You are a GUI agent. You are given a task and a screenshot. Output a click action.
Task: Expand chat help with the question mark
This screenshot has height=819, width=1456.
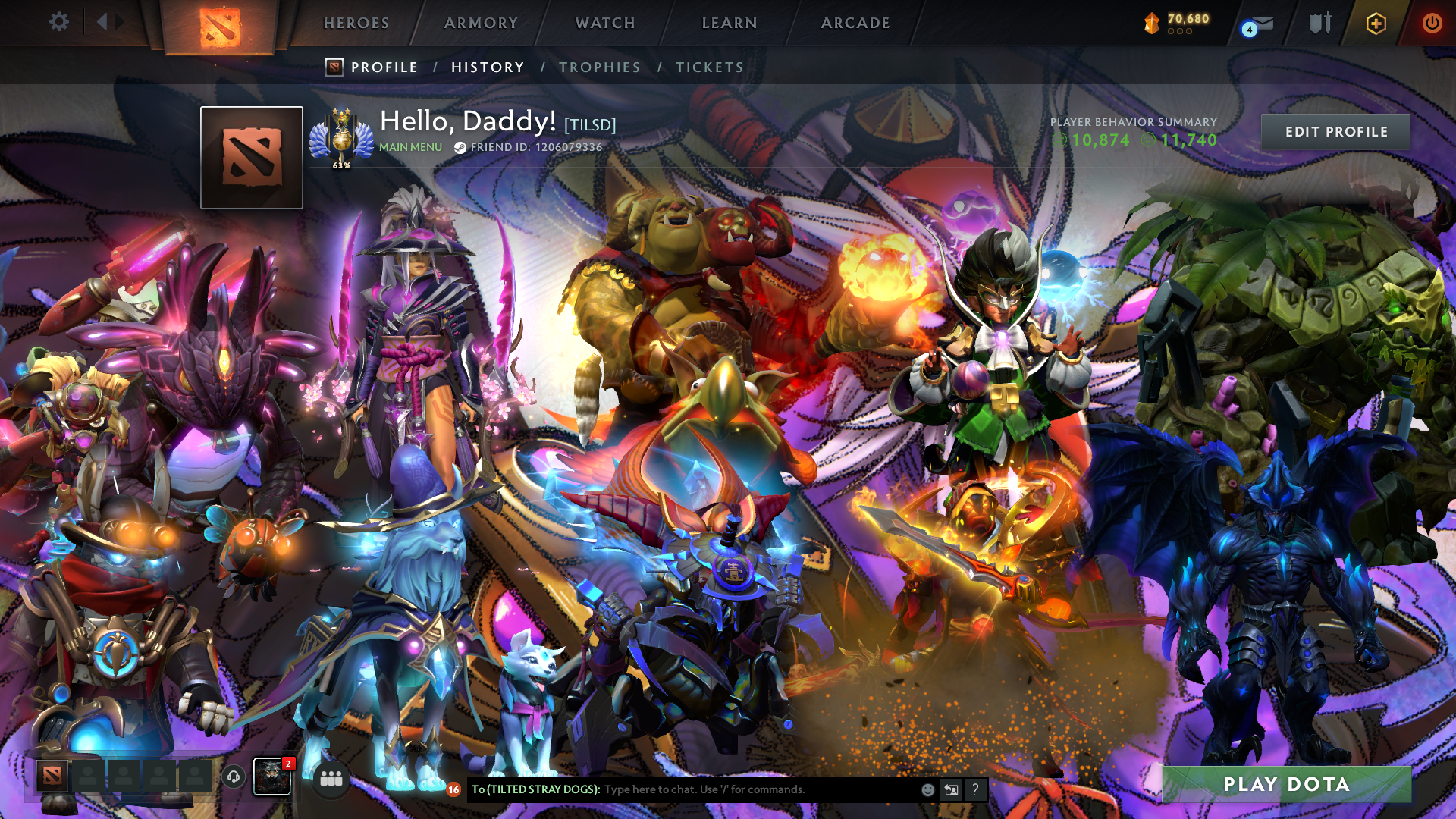tap(974, 790)
